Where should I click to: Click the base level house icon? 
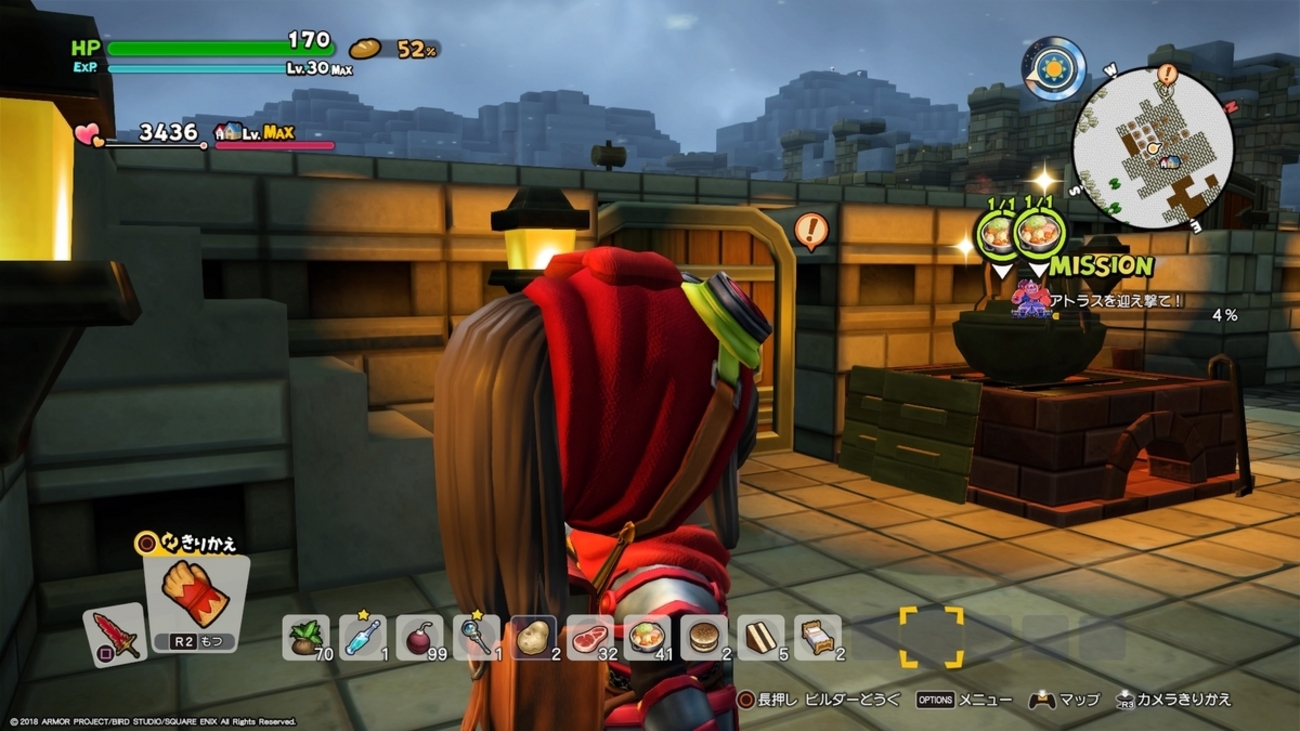[x=229, y=133]
